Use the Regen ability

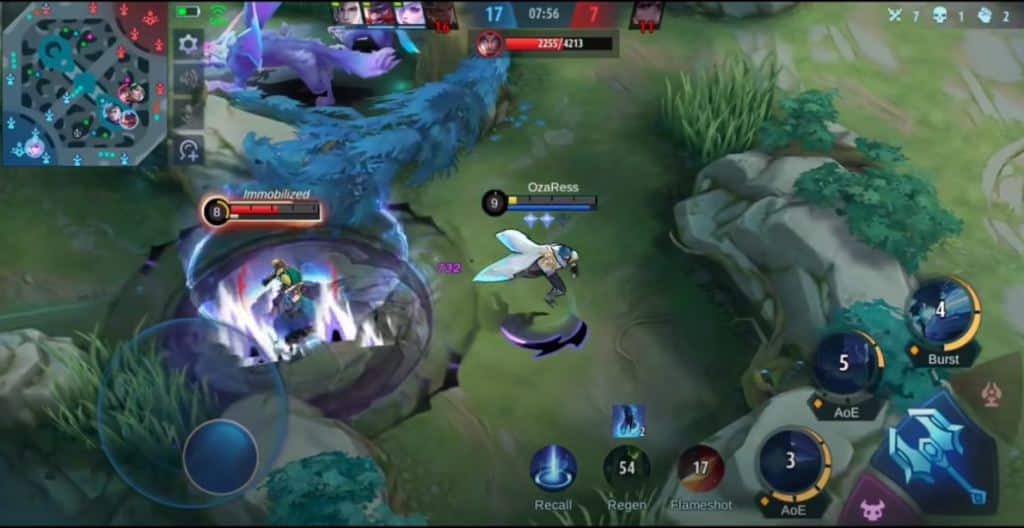627,468
